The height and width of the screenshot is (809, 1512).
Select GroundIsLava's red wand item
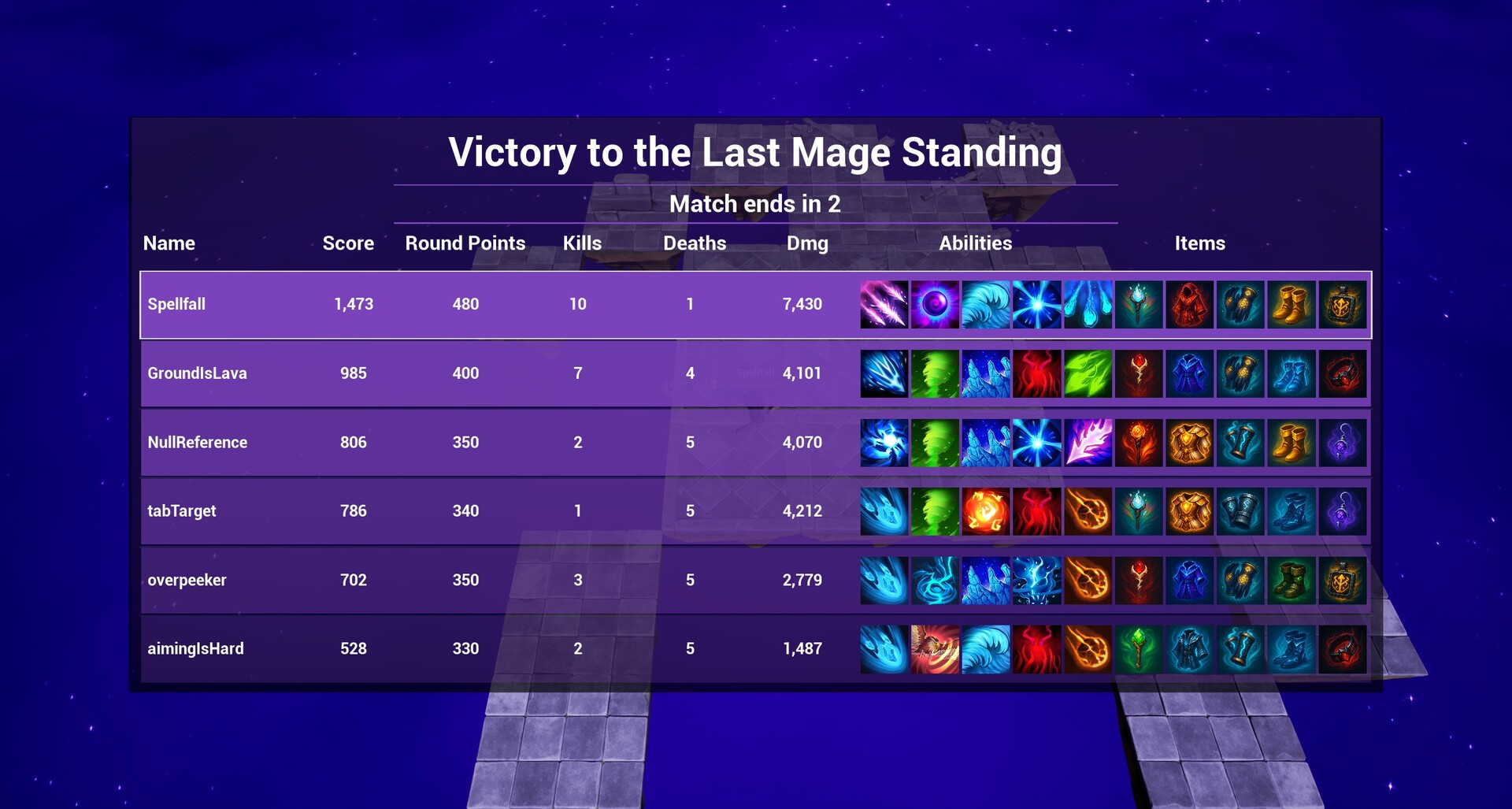tap(1139, 373)
